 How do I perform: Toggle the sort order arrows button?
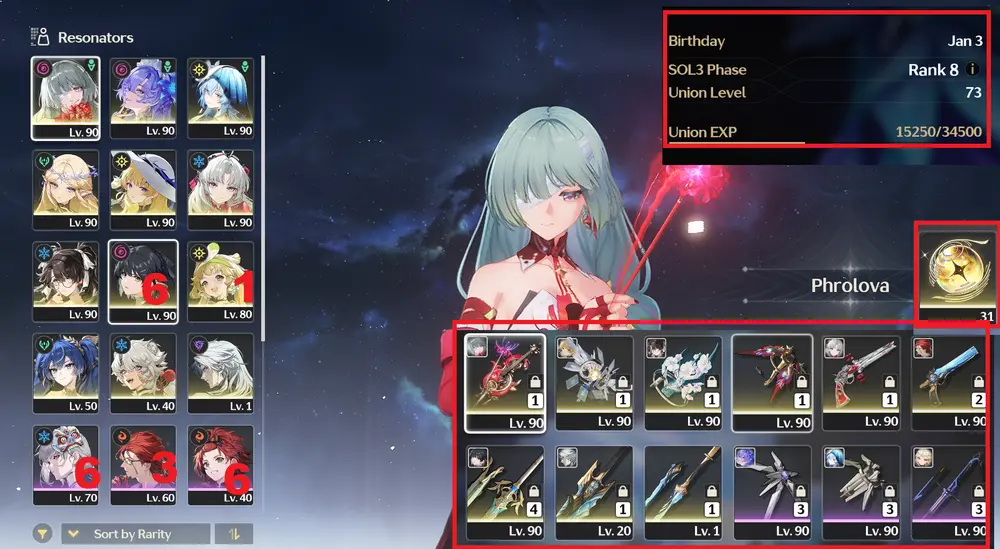click(x=234, y=534)
